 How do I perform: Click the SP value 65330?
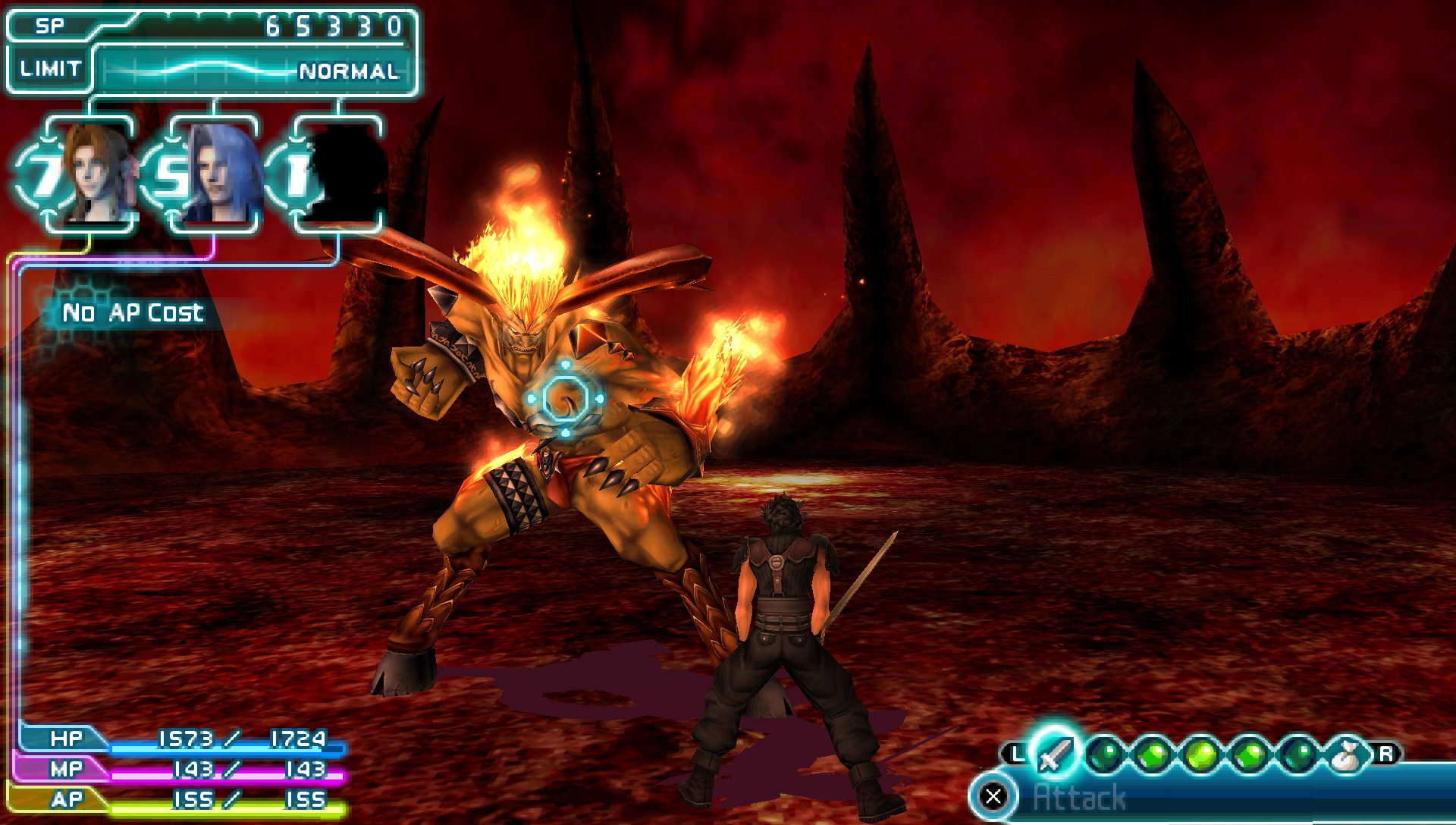click(x=334, y=25)
